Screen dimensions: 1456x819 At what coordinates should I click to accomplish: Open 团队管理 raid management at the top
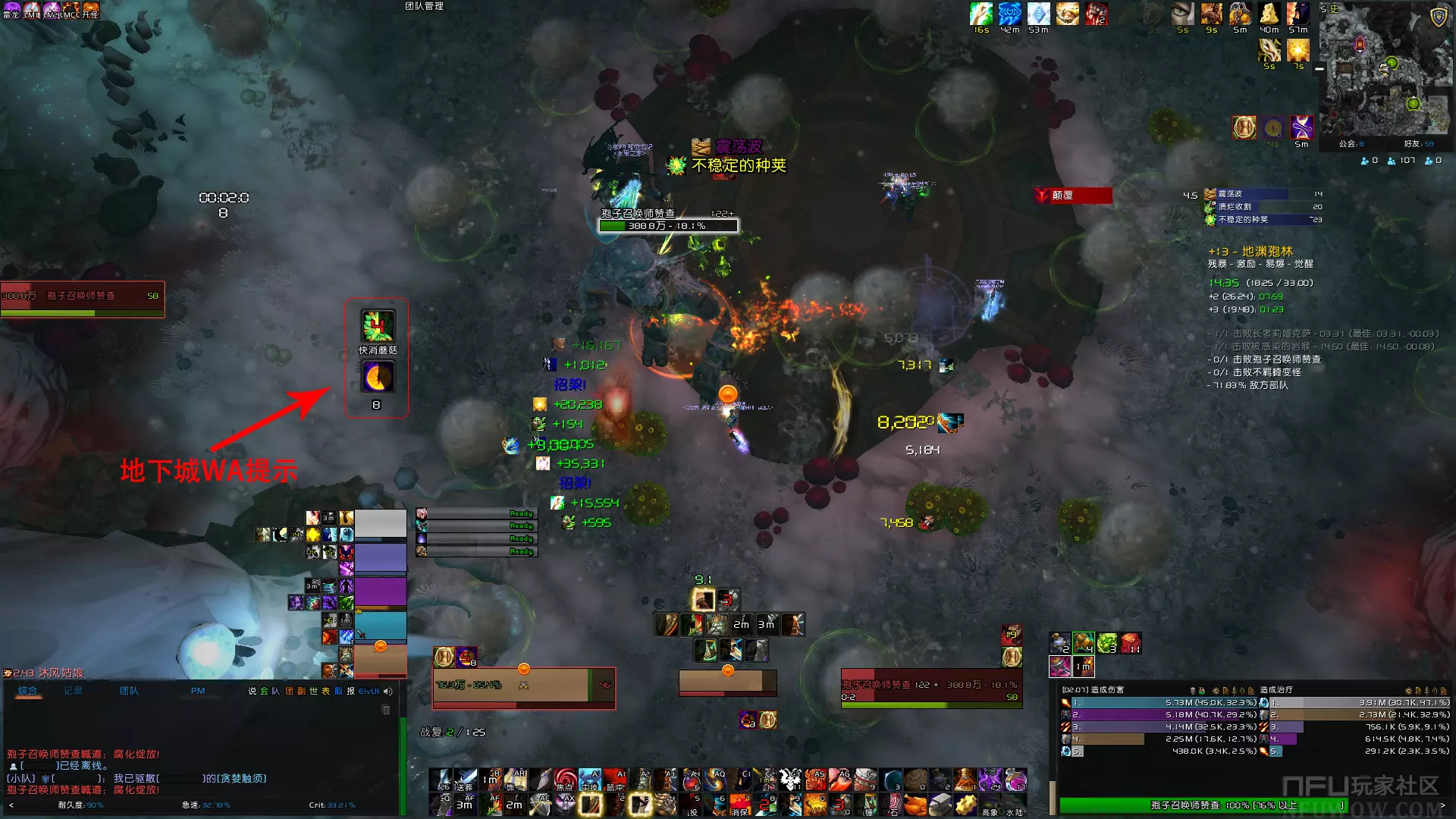point(424,6)
